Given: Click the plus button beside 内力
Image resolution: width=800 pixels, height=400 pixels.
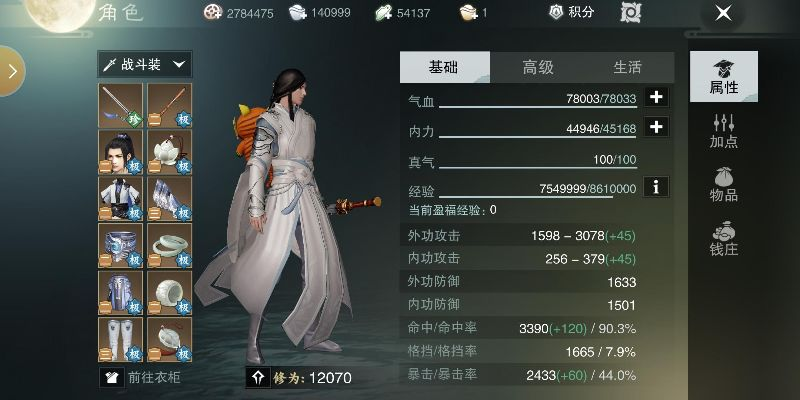Looking at the screenshot, I should 656,127.
